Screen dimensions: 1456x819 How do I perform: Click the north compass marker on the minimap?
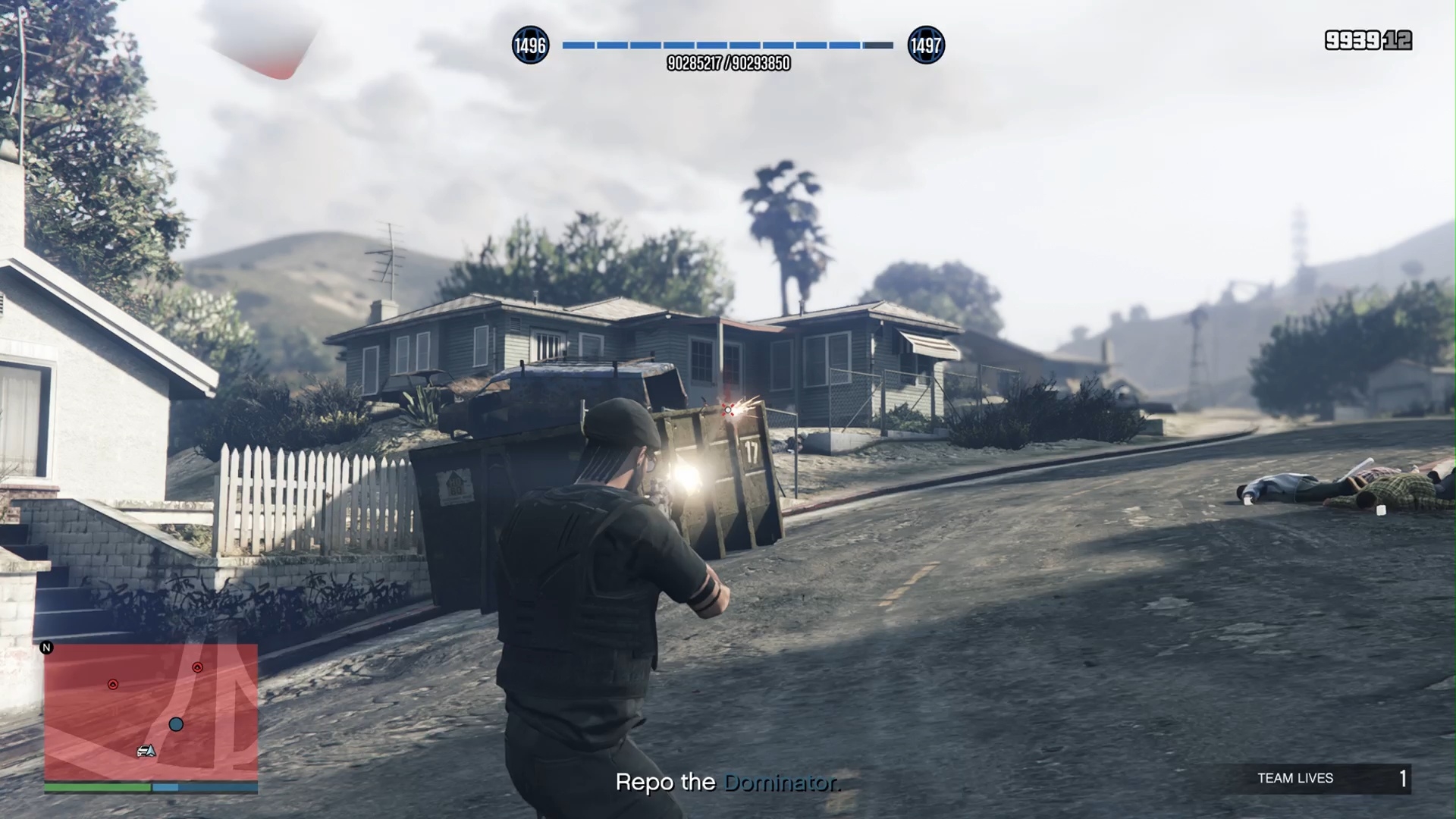click(47, 648)
